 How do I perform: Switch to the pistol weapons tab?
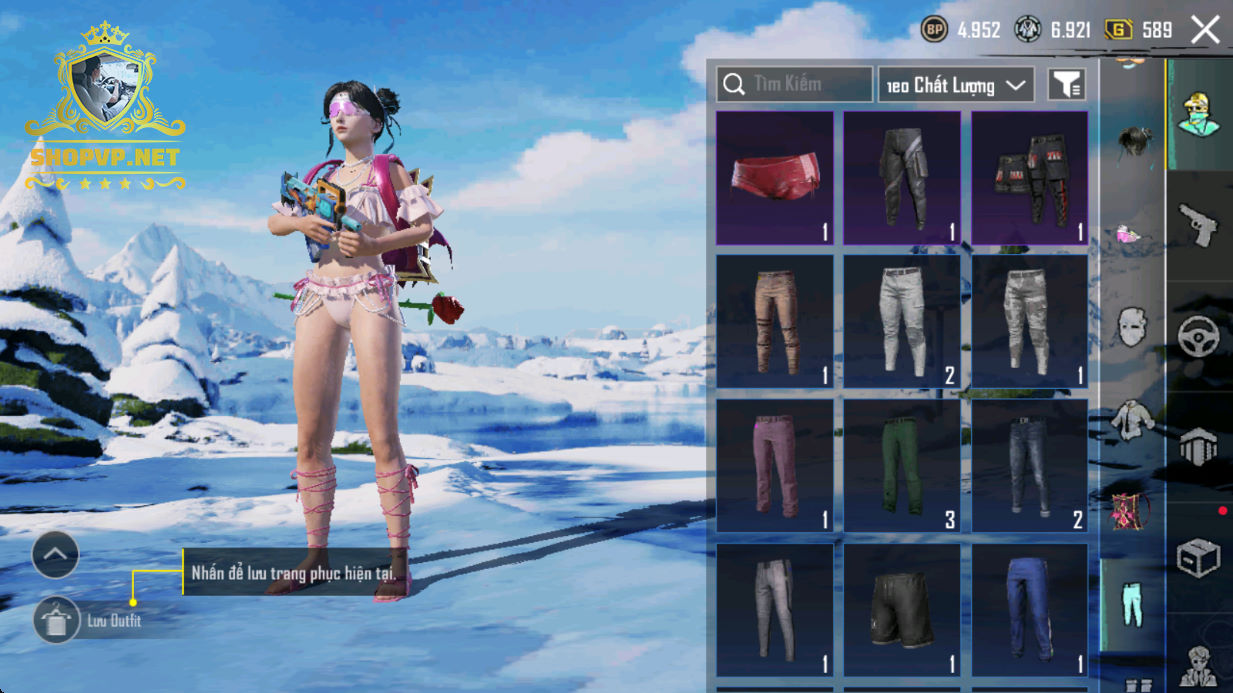(1198, 225)
